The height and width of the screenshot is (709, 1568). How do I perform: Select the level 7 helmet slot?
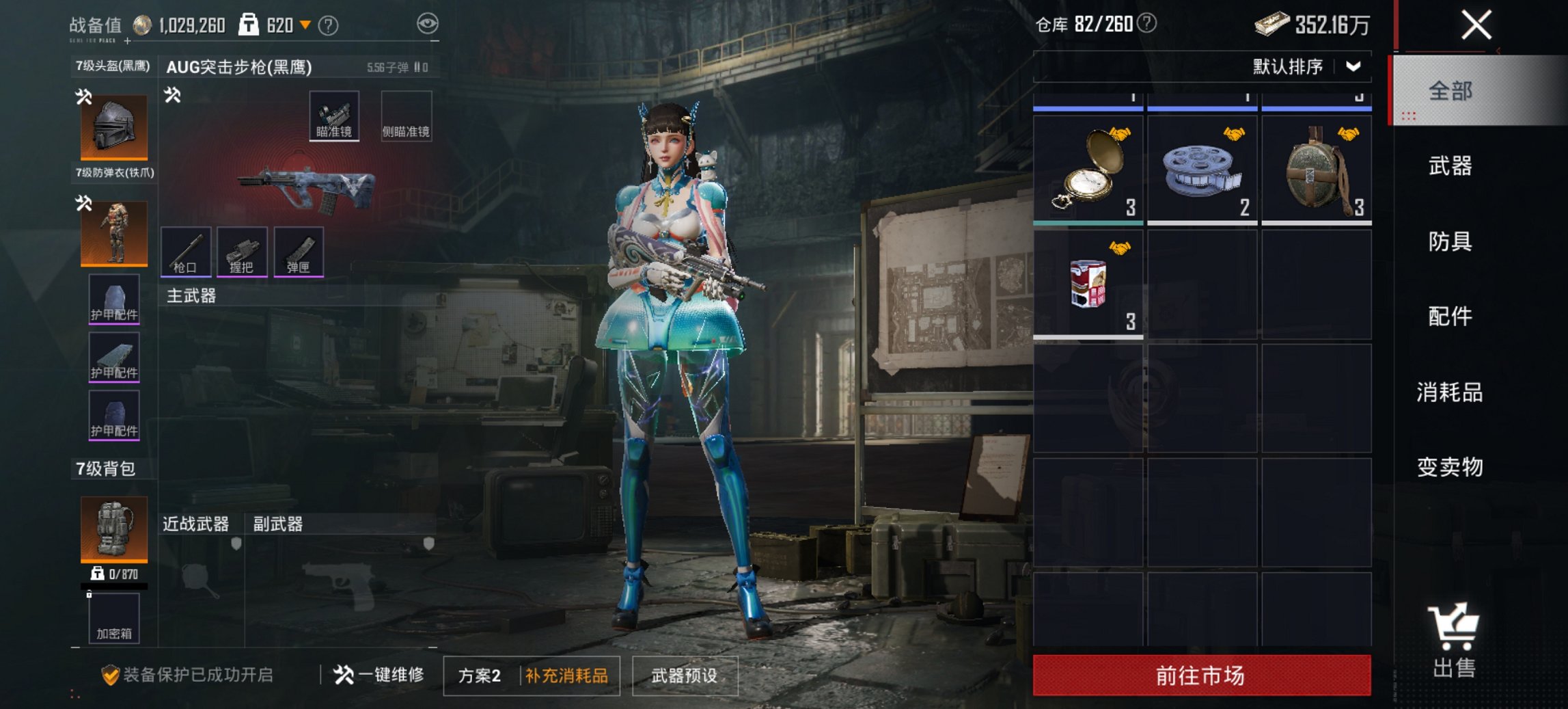pos(114,127)
